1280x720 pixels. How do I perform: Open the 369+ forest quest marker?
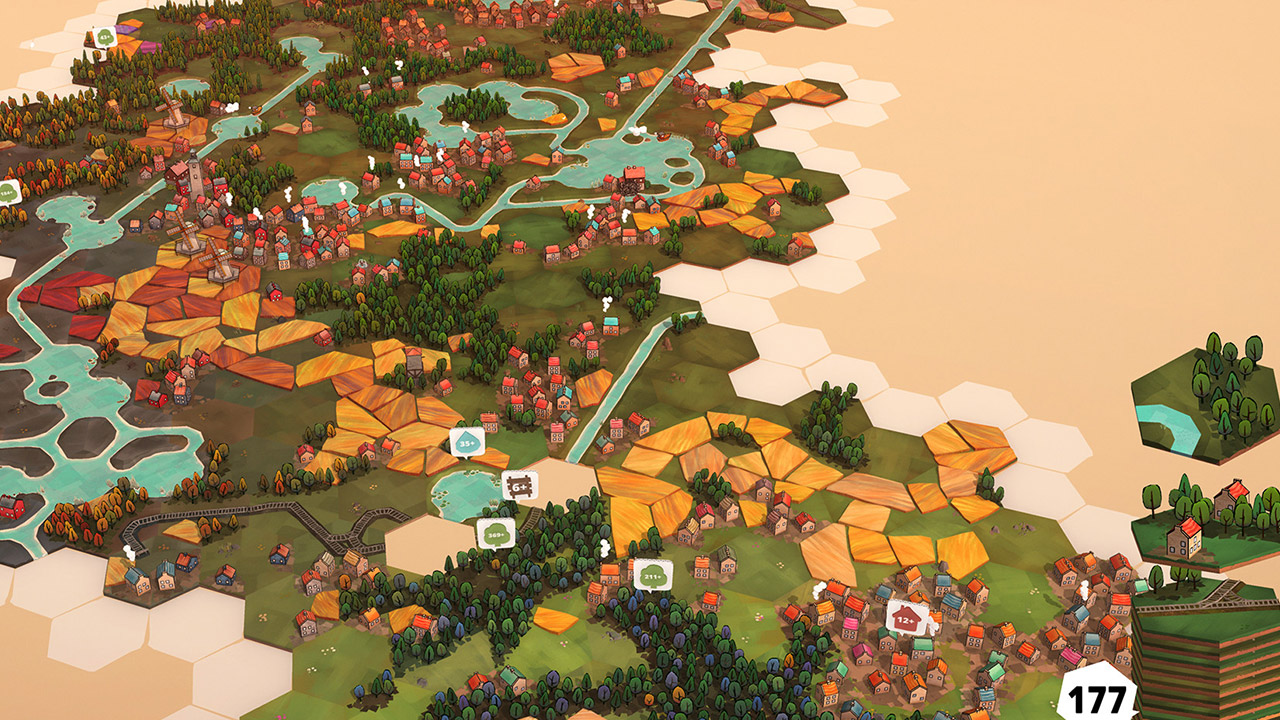[x=495, y=532]
